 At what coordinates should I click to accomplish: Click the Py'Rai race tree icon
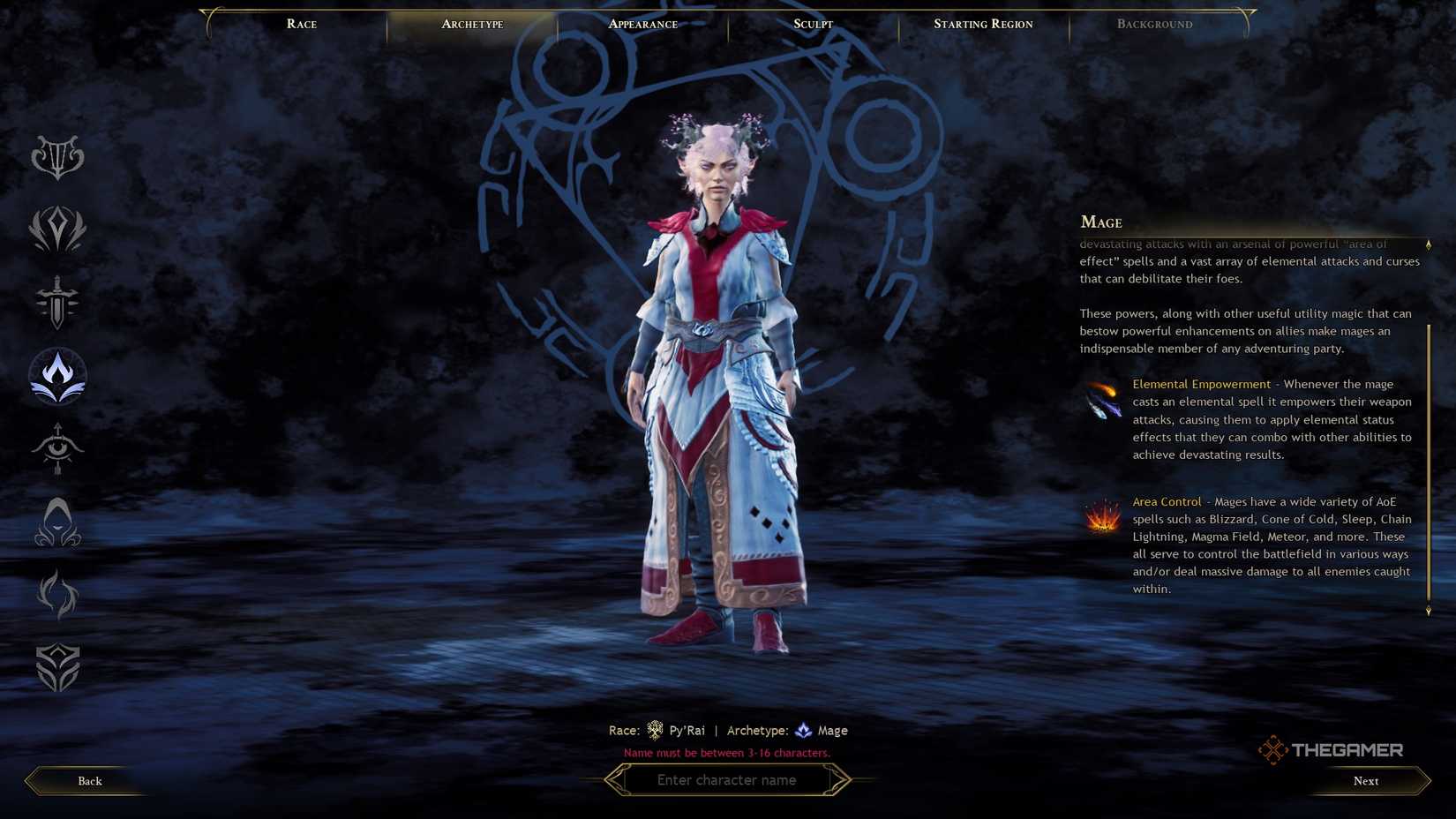click(x=654, y=730)
